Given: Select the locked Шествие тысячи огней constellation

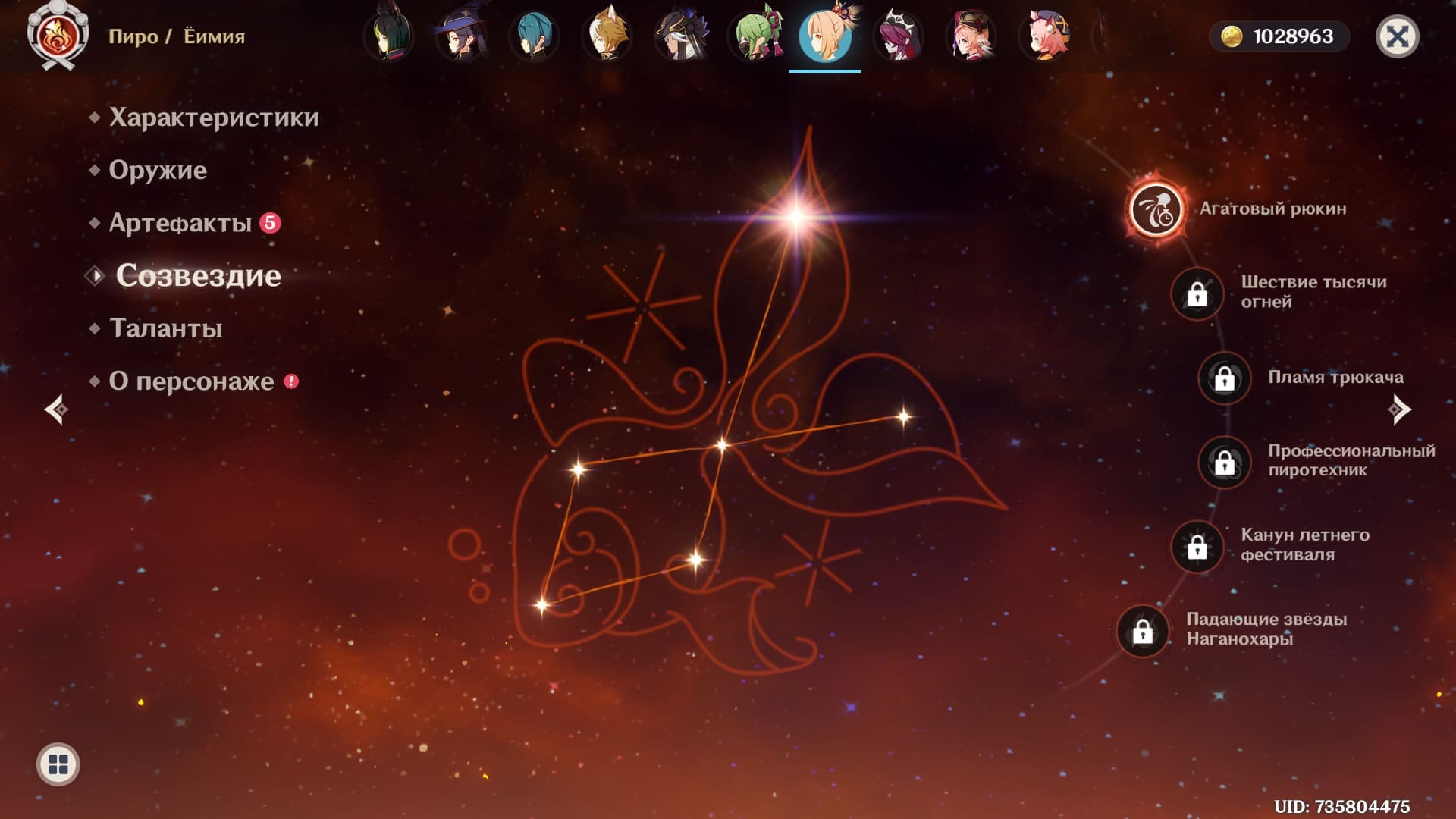Looking at the screenshot, I should pyautogui.click(x=1197, y=293).
